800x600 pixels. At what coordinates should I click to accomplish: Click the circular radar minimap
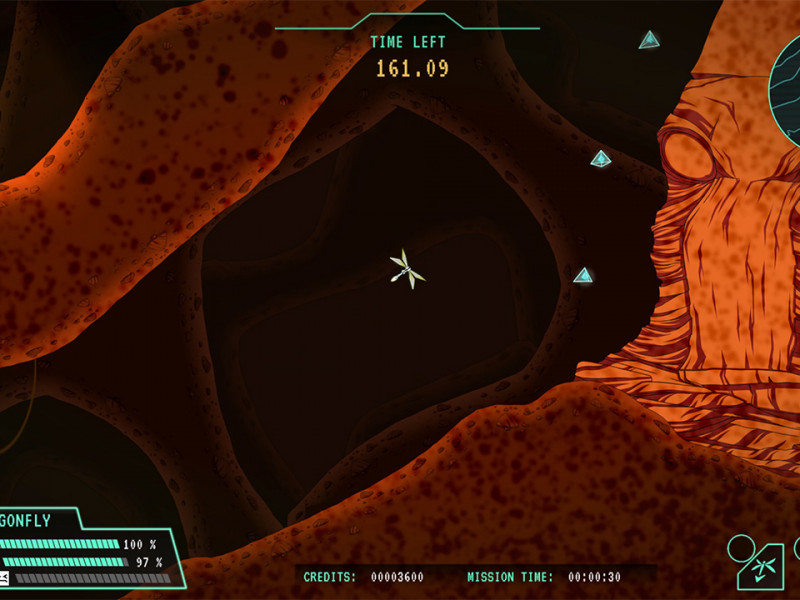[786, 88]
